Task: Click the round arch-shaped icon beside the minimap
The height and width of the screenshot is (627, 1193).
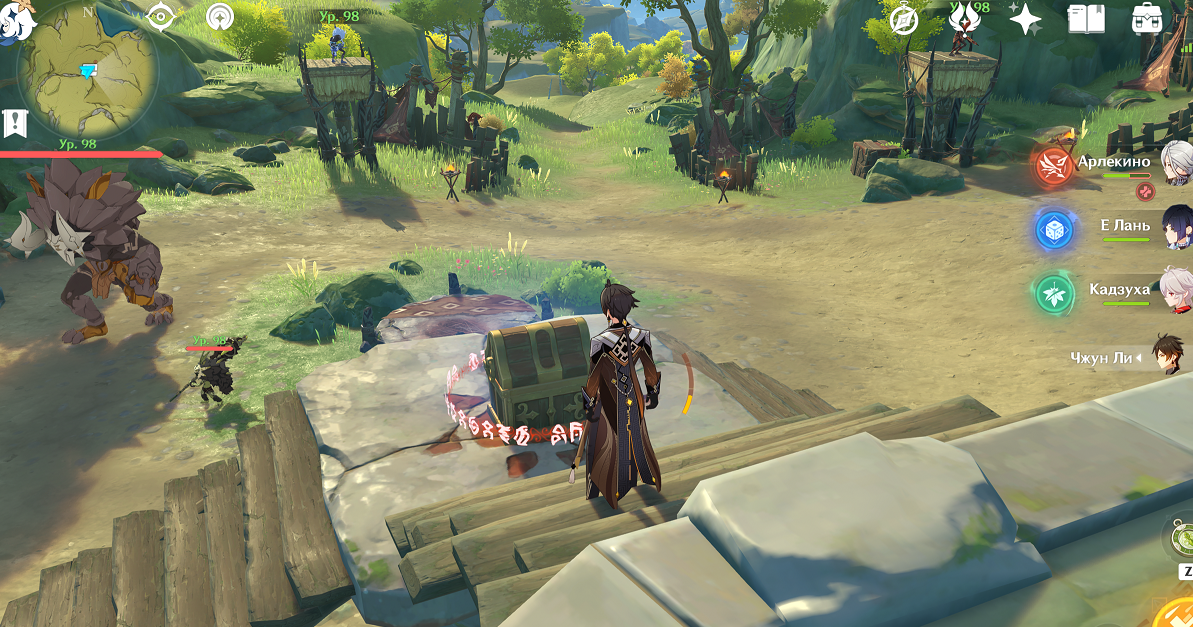Action: pyautogui.click(x=221, y=17)
